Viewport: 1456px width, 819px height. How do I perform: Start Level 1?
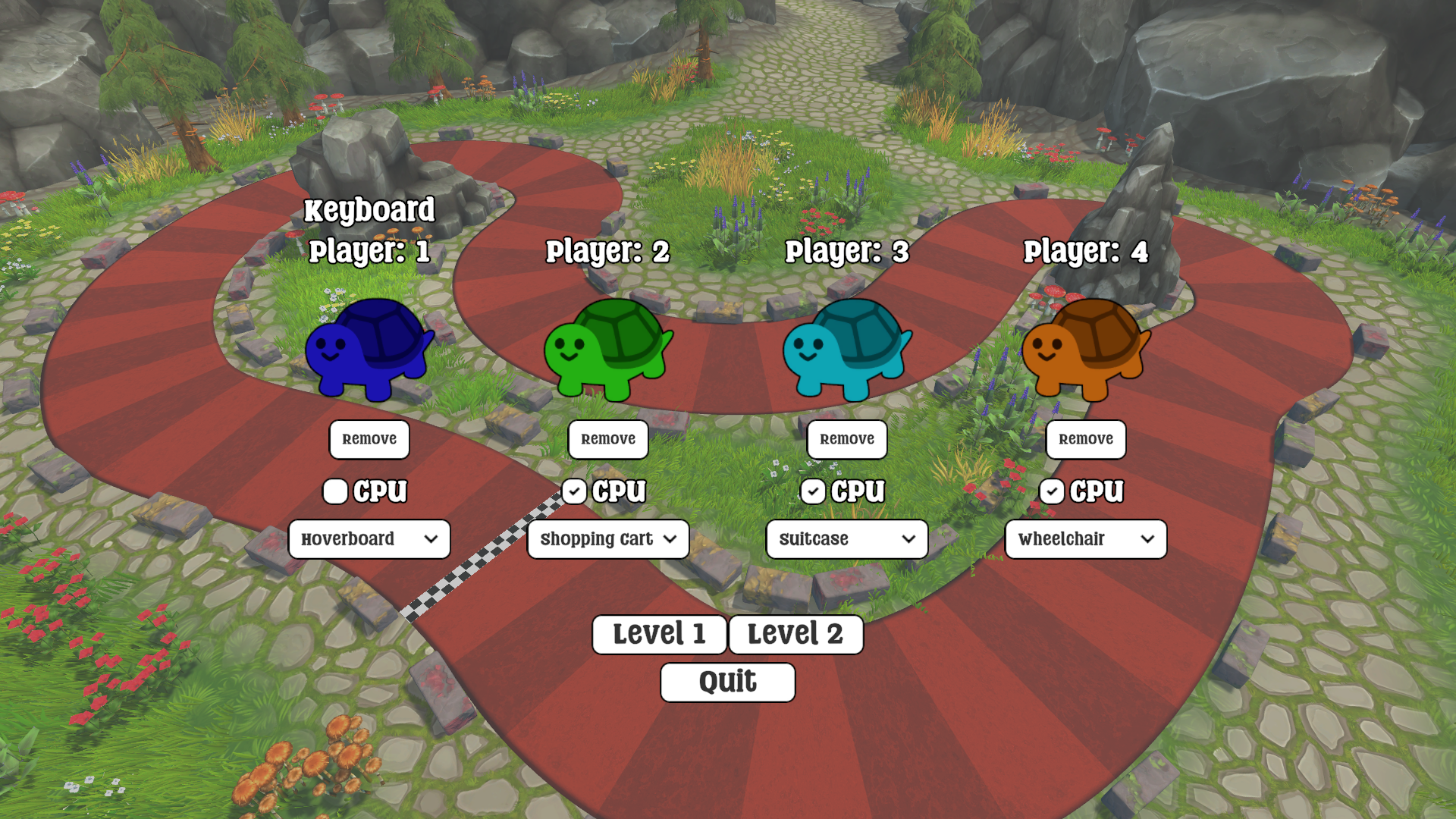pos(659,634)
